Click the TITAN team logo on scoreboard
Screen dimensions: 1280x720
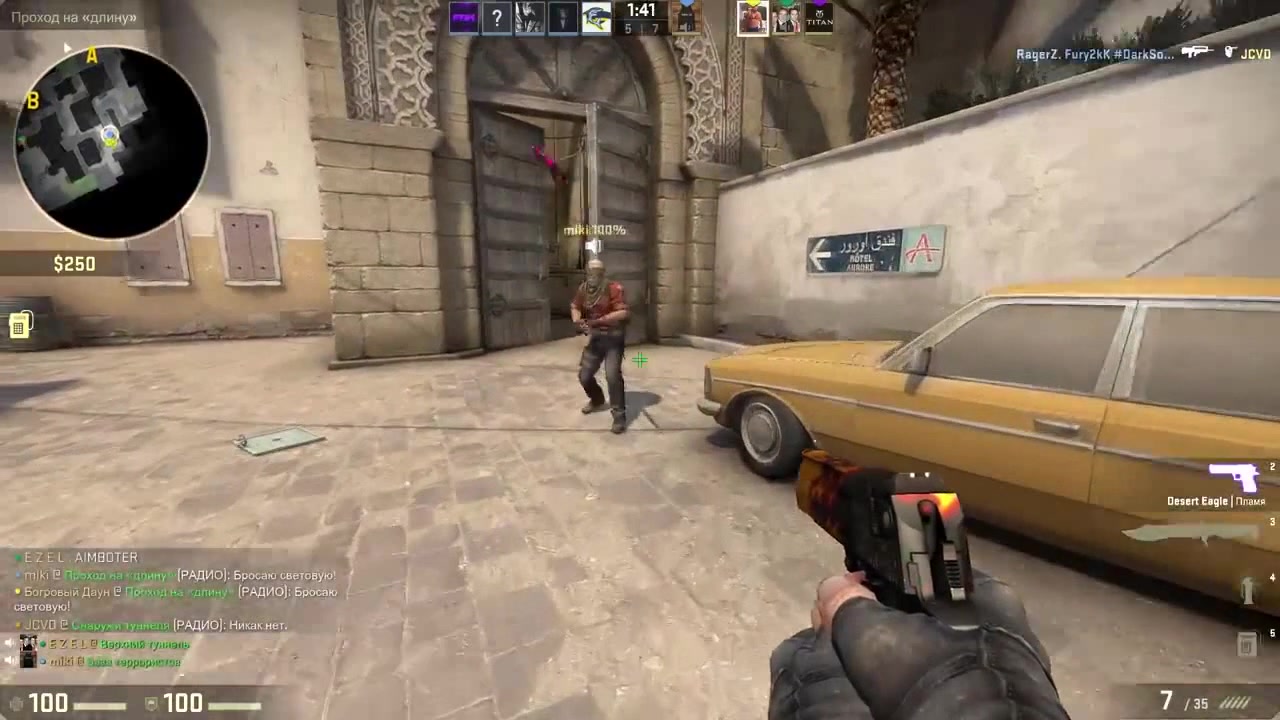click(x=820, y=17)
